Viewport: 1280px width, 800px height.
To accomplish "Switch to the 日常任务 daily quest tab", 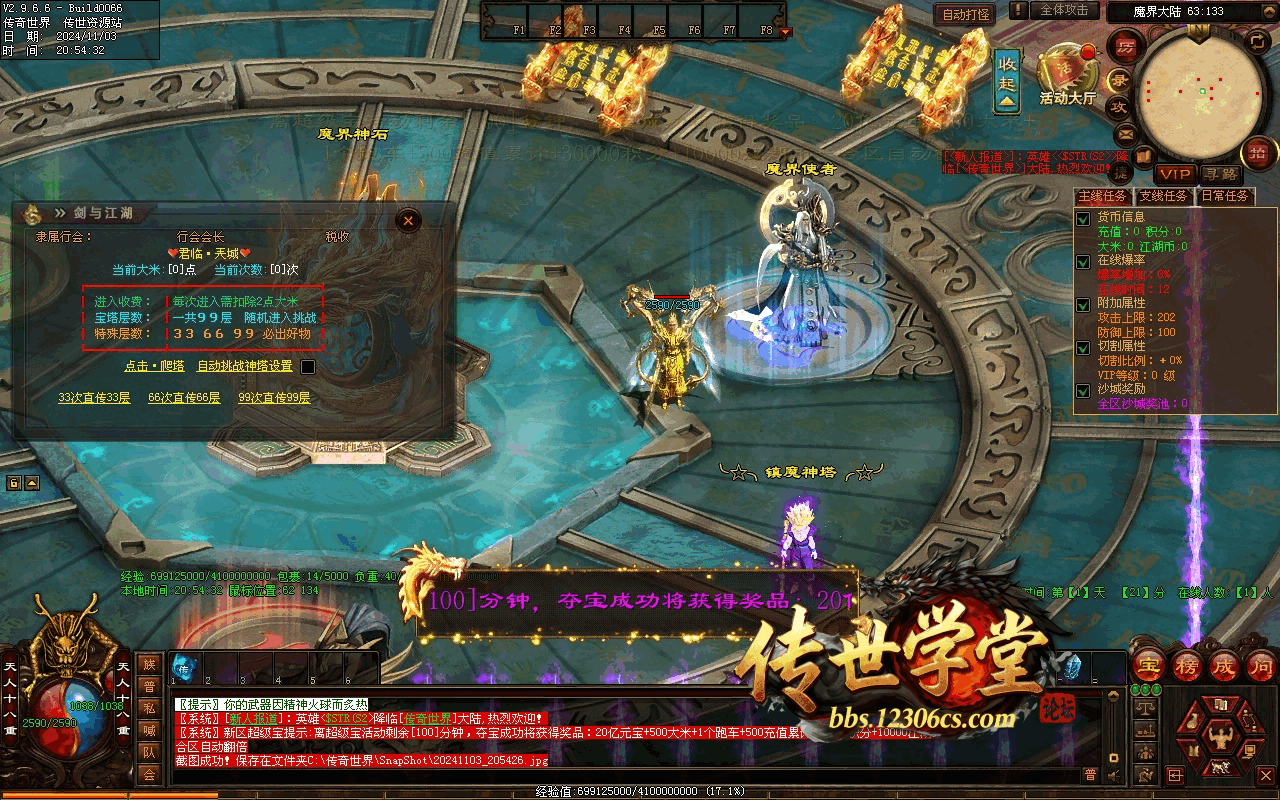I will click(x=1225, y=196).
